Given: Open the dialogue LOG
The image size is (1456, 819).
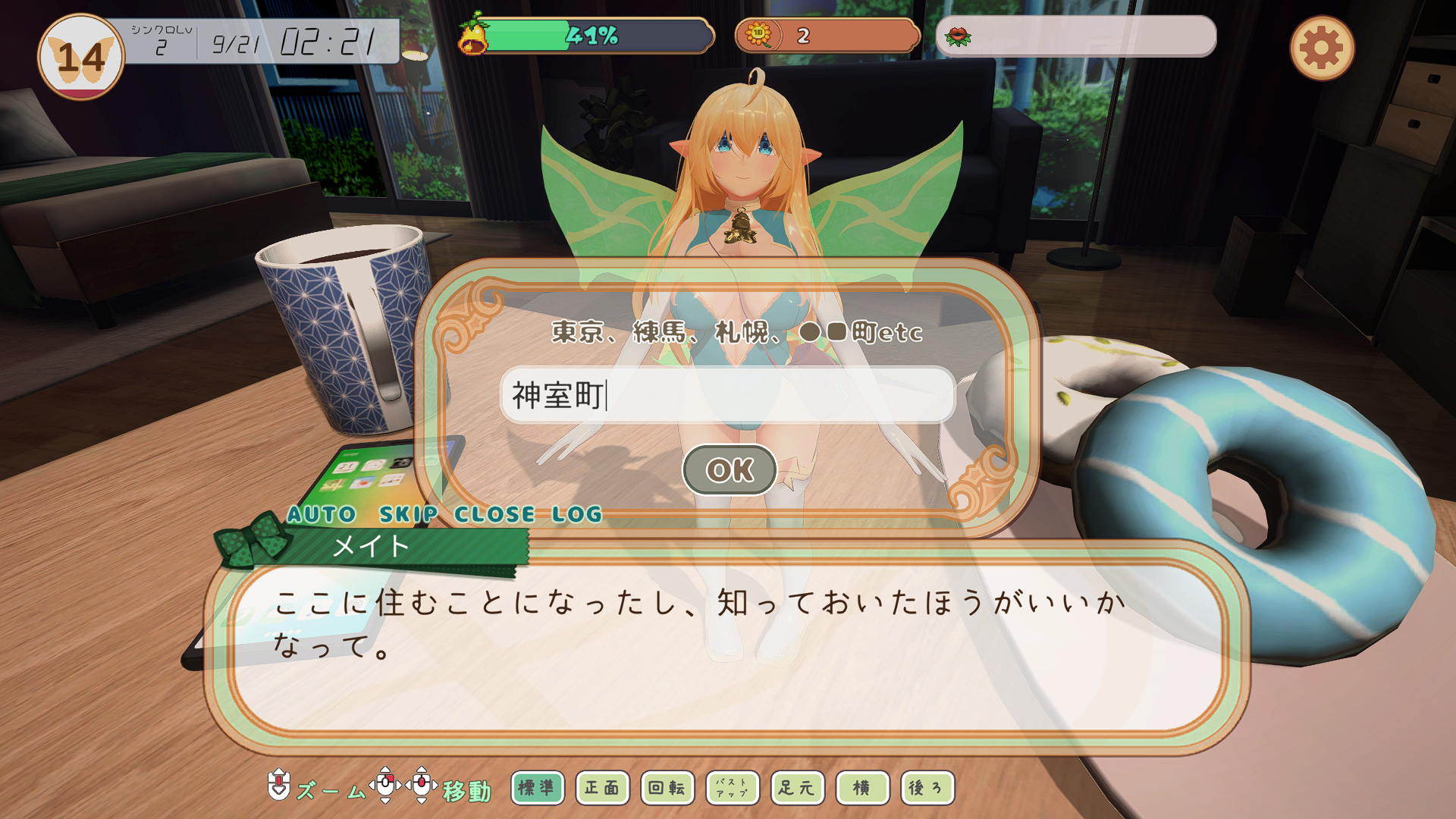Looking at the screenshot, I should click(x=576, y=514).
